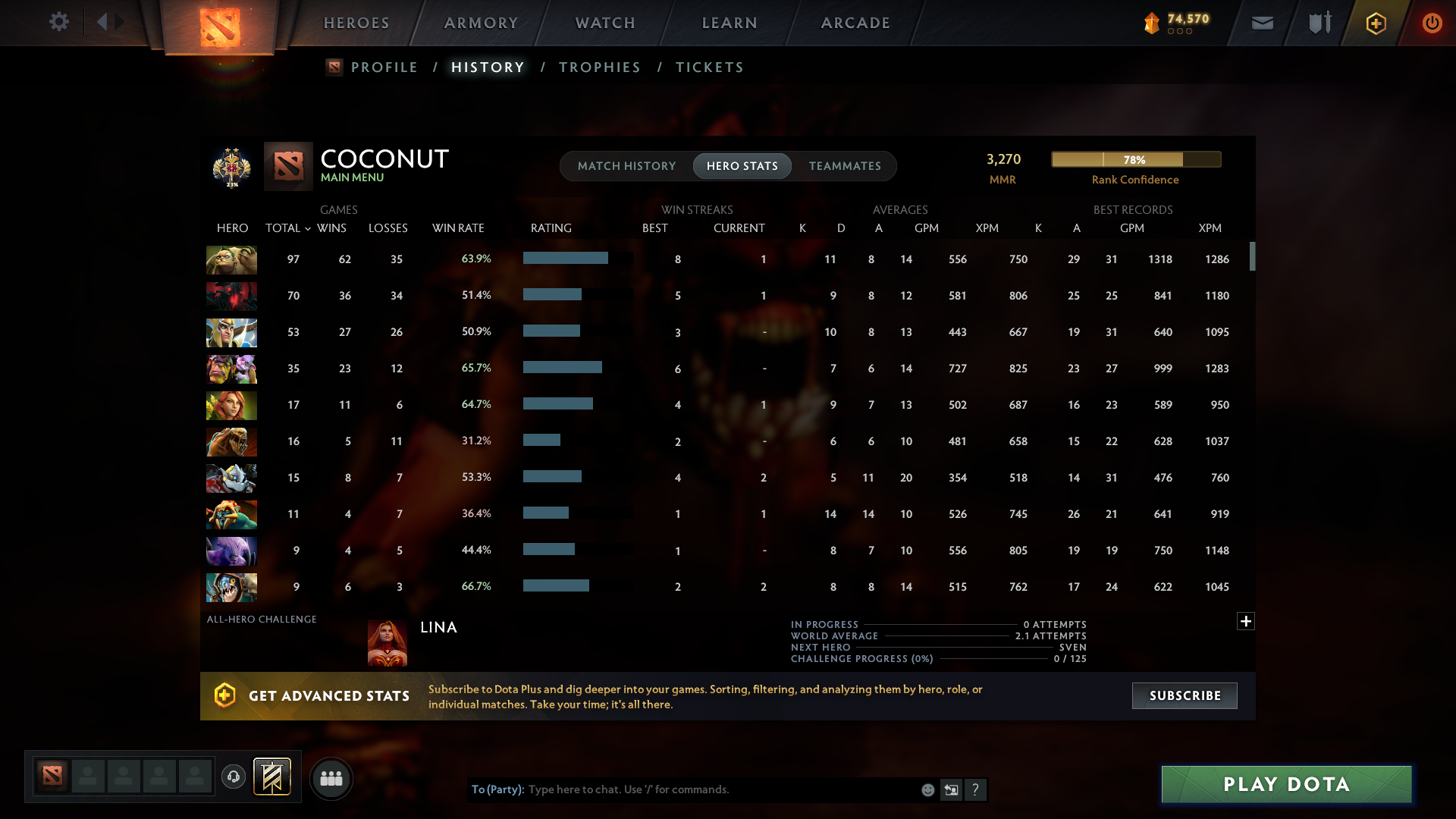This screenshot has width=1456, height=819.
Task: Toggle the voice chat headset icon
Action: (x=233, y=777)
